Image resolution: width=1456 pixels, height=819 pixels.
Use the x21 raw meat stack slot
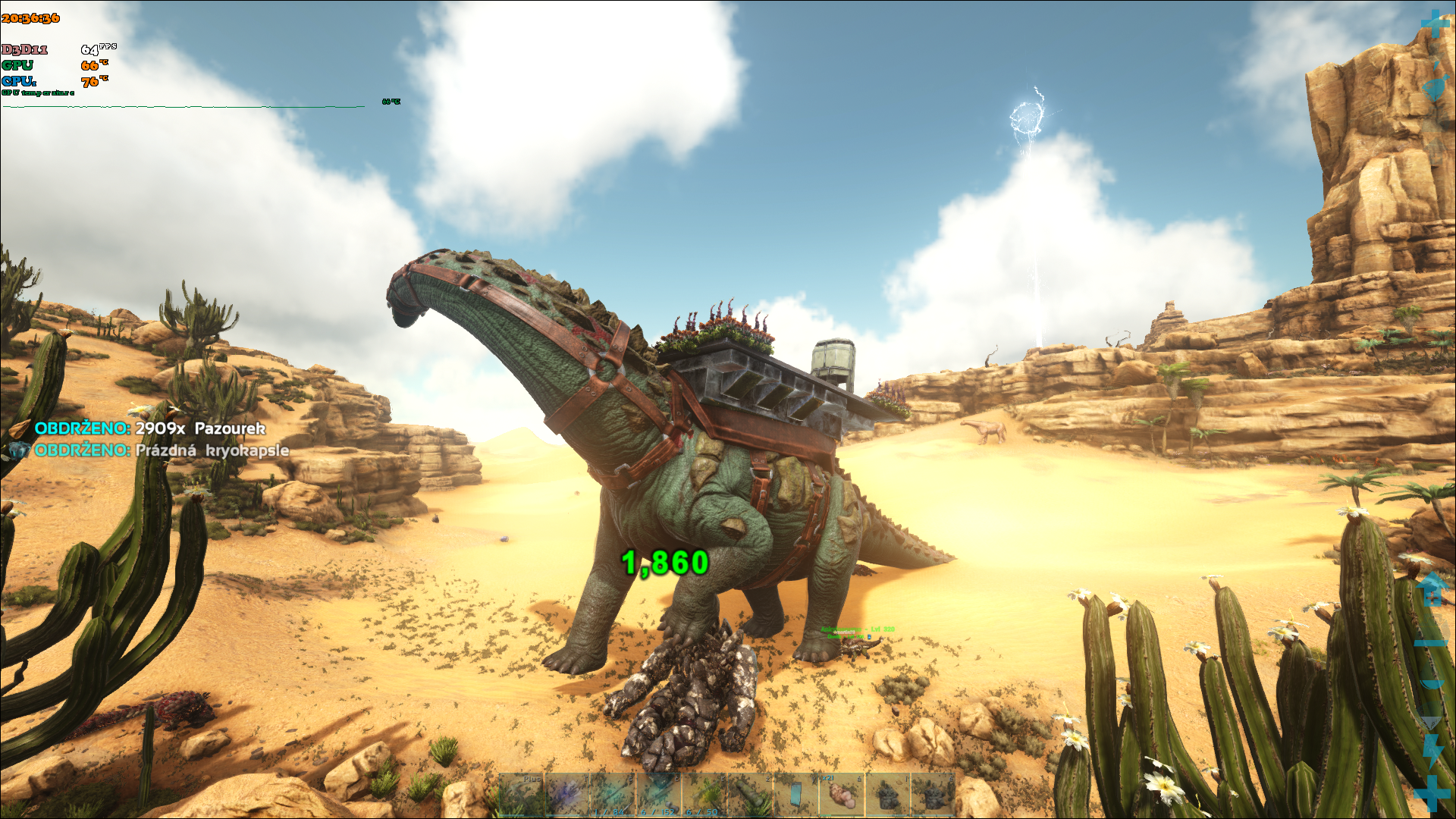(x=840, y=795)
